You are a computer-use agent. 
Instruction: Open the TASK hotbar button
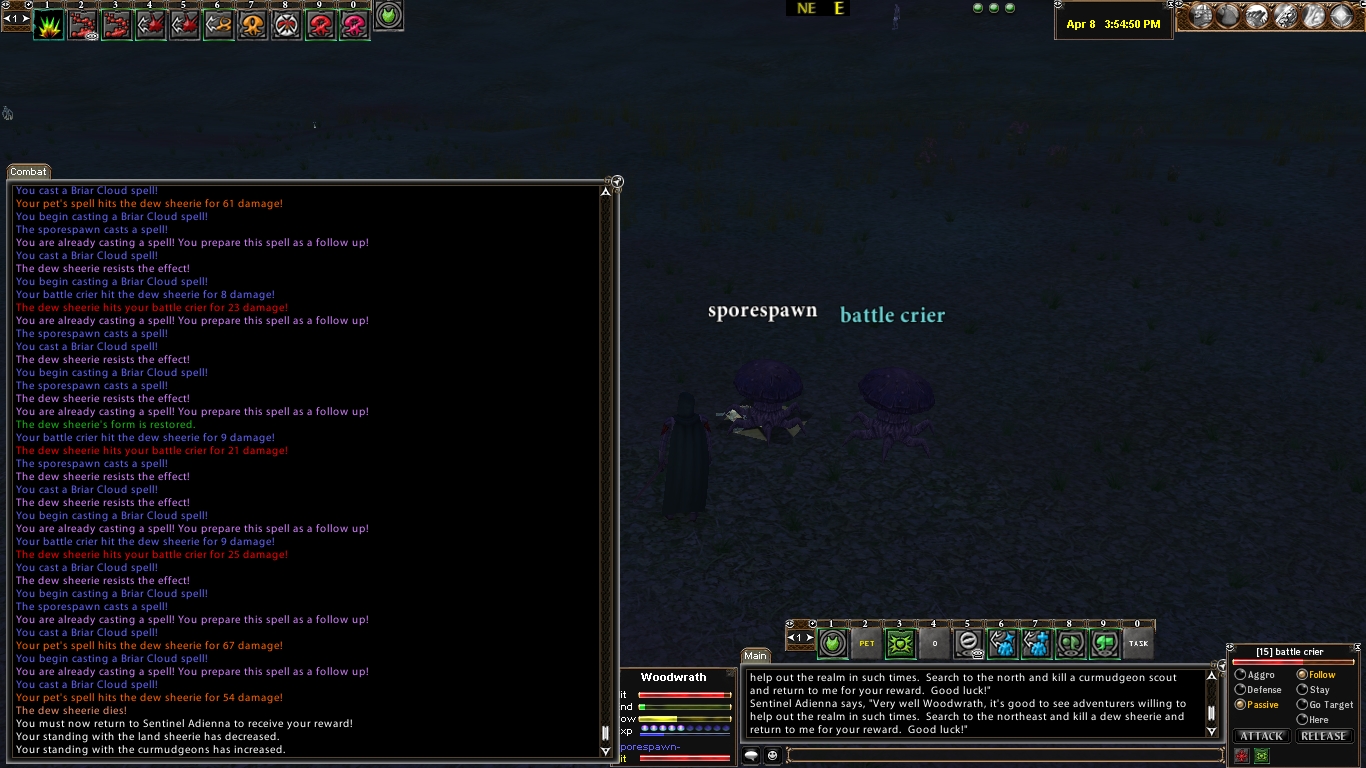pos(1138,643)
